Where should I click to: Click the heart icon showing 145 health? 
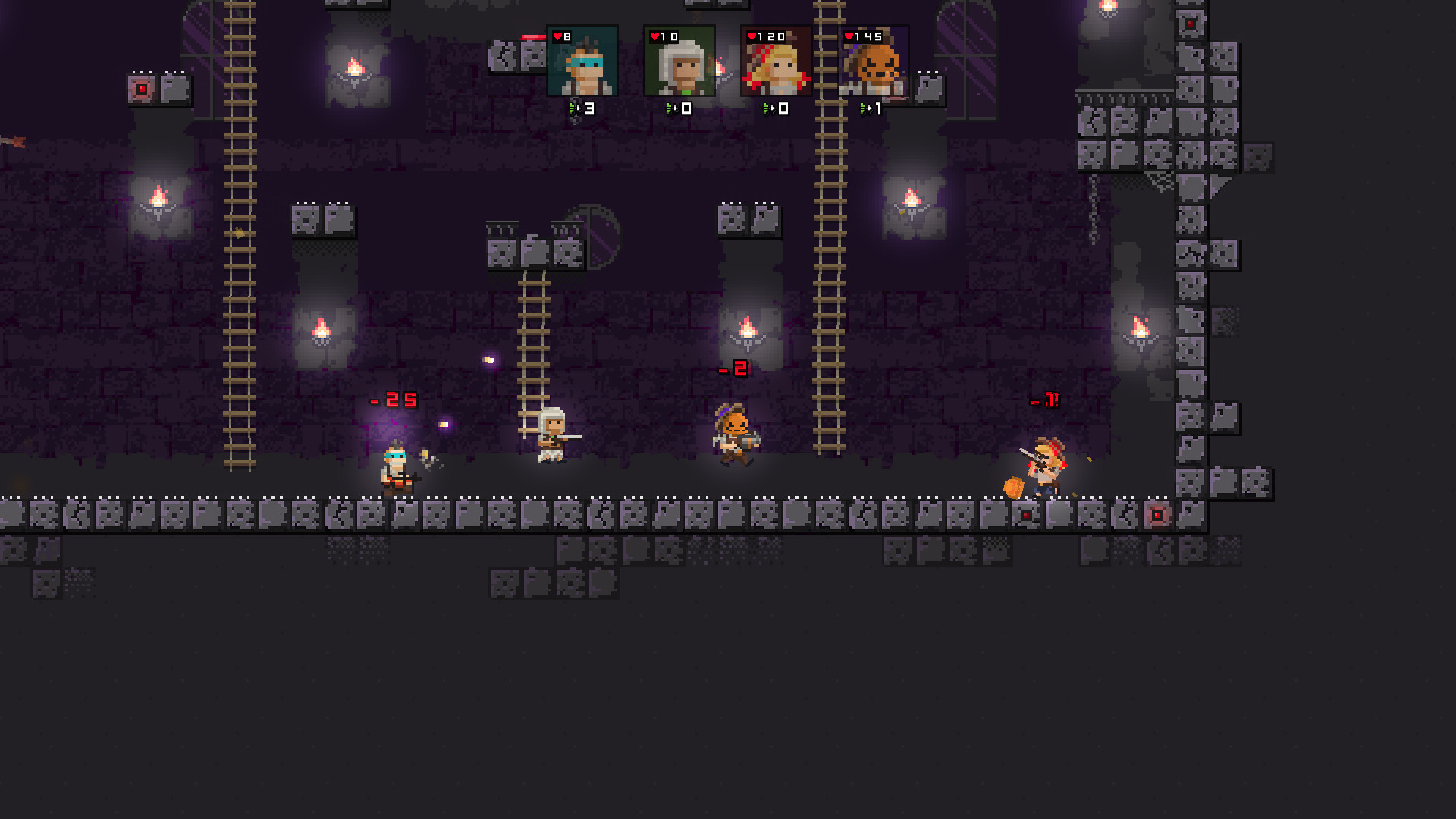[x=848, y=35]
